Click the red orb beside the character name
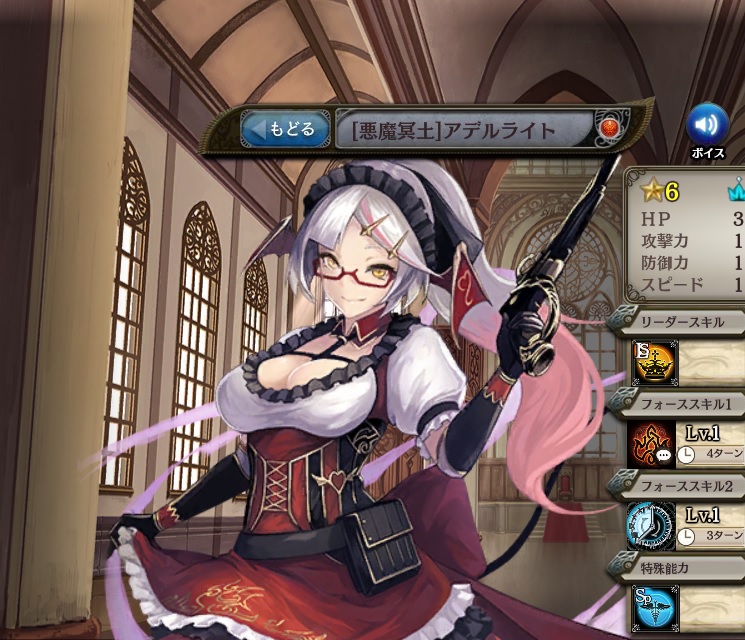The image size is (745, 640). [608, 129]
